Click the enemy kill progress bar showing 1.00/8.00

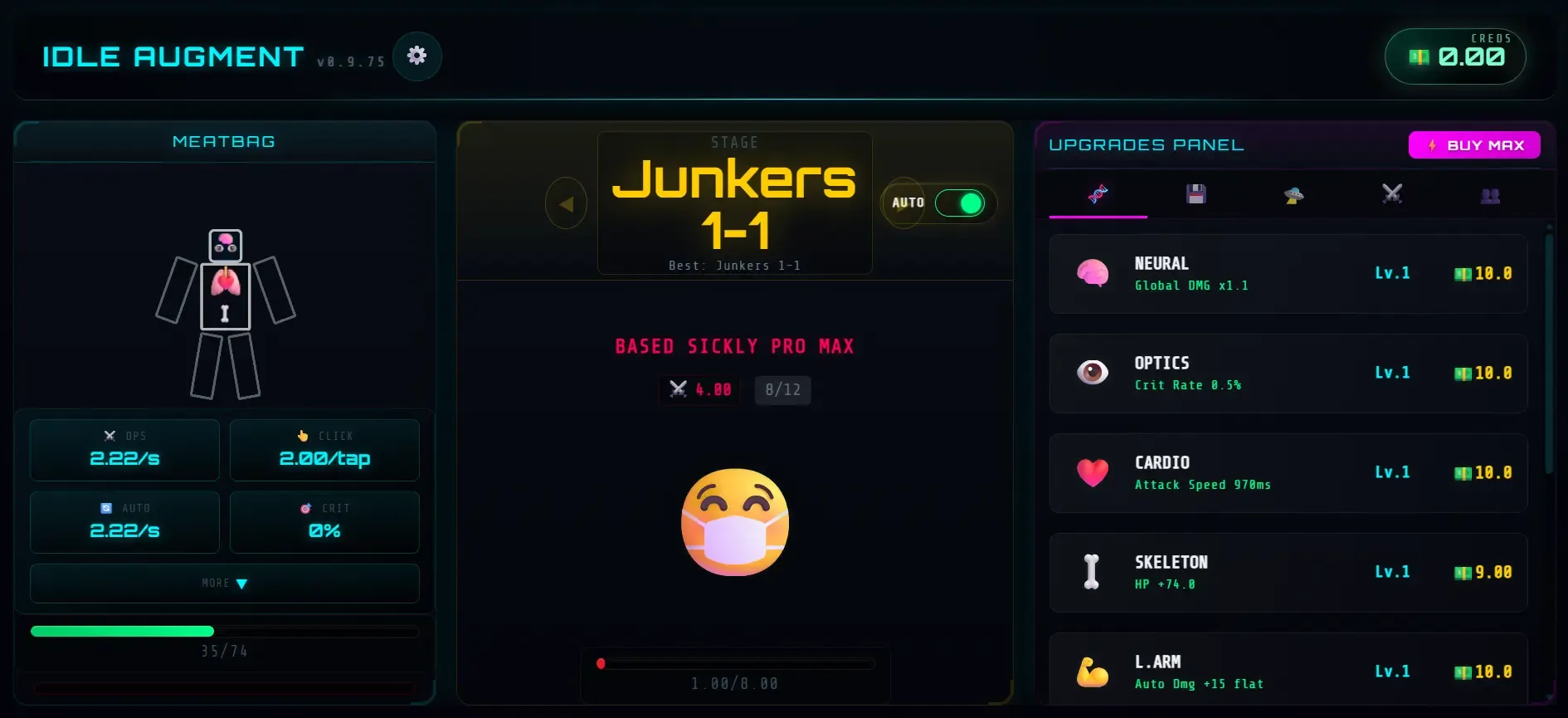pyautogui.click(x=734, y=662)
